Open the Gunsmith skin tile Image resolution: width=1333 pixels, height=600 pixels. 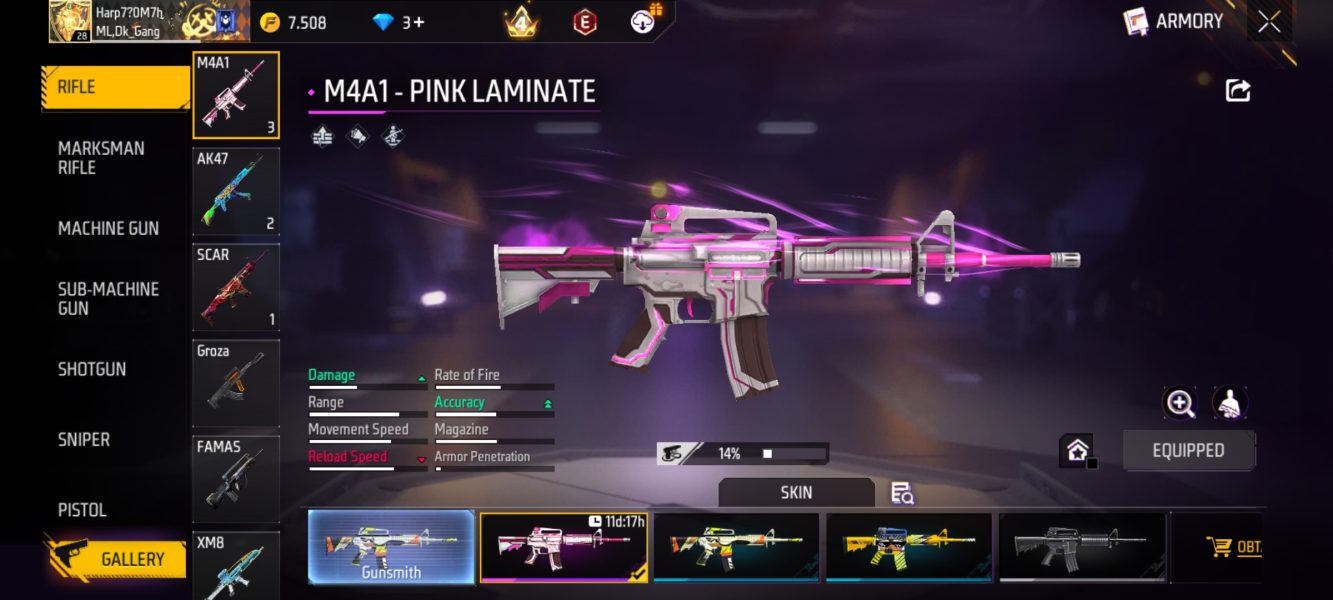coord(391,547)
